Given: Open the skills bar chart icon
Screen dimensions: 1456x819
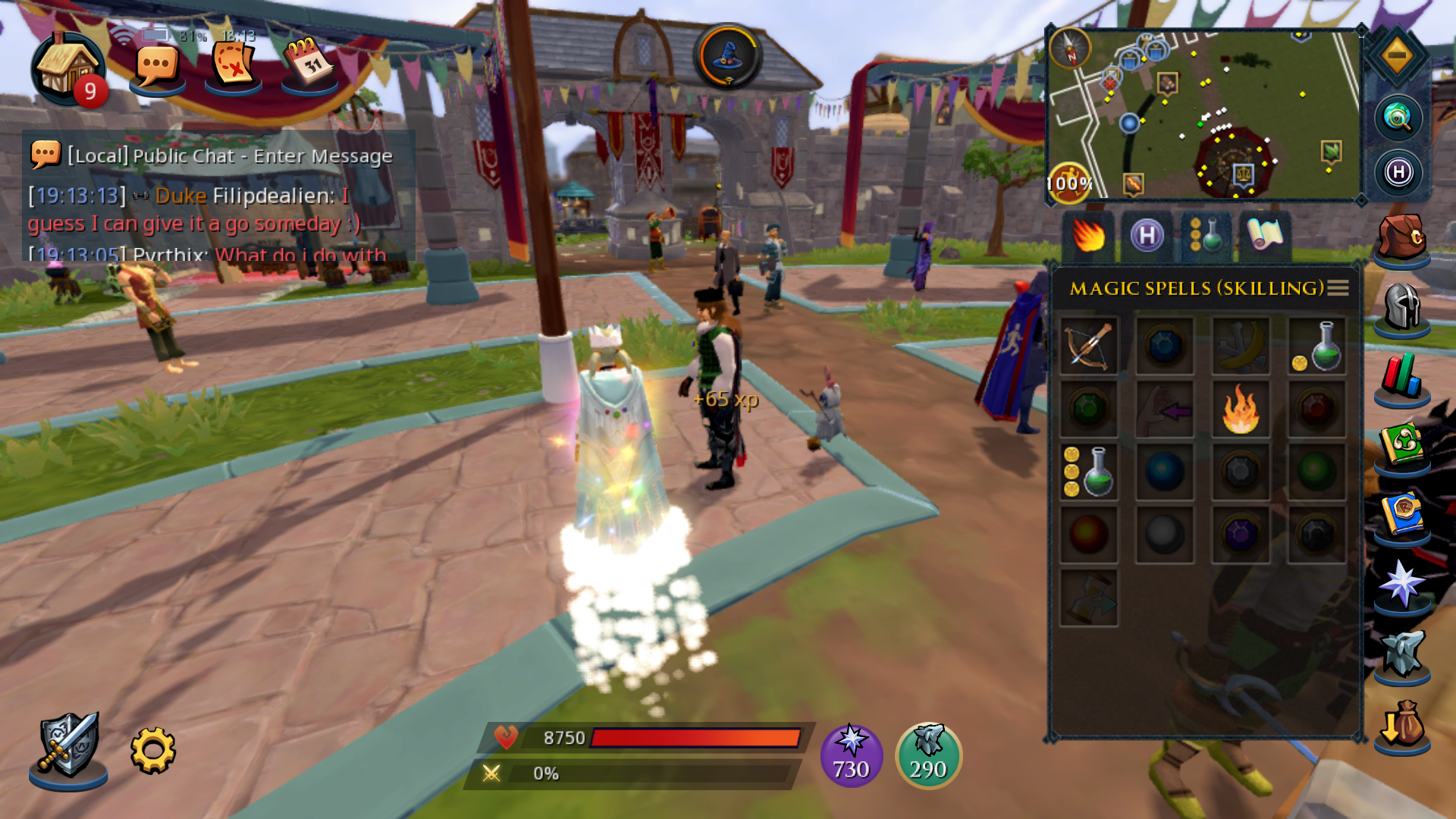Looking at the screenshot, I should 1402,377.
